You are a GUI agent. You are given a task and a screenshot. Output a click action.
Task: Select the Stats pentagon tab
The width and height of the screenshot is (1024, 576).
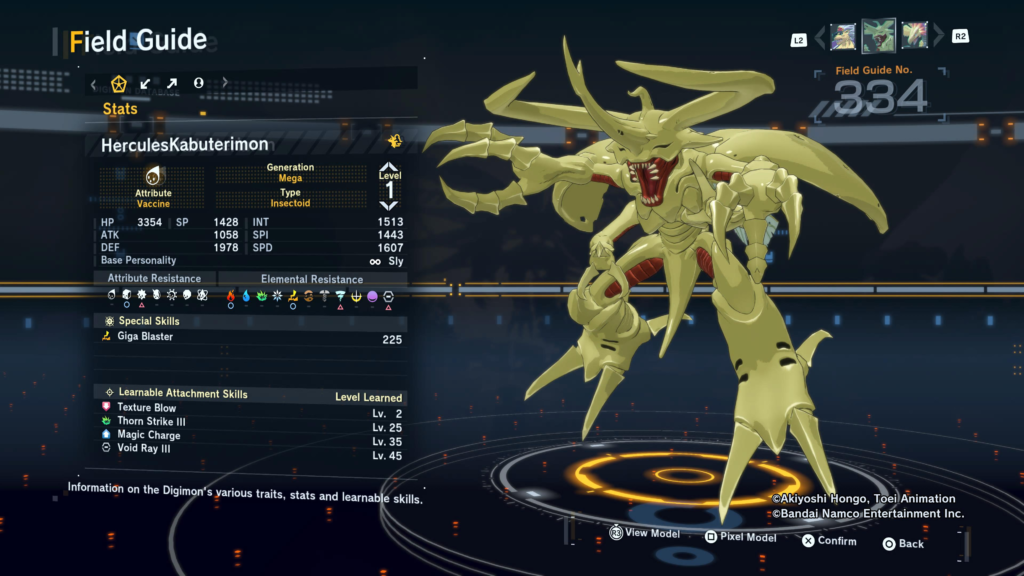[x=119, y=83]
